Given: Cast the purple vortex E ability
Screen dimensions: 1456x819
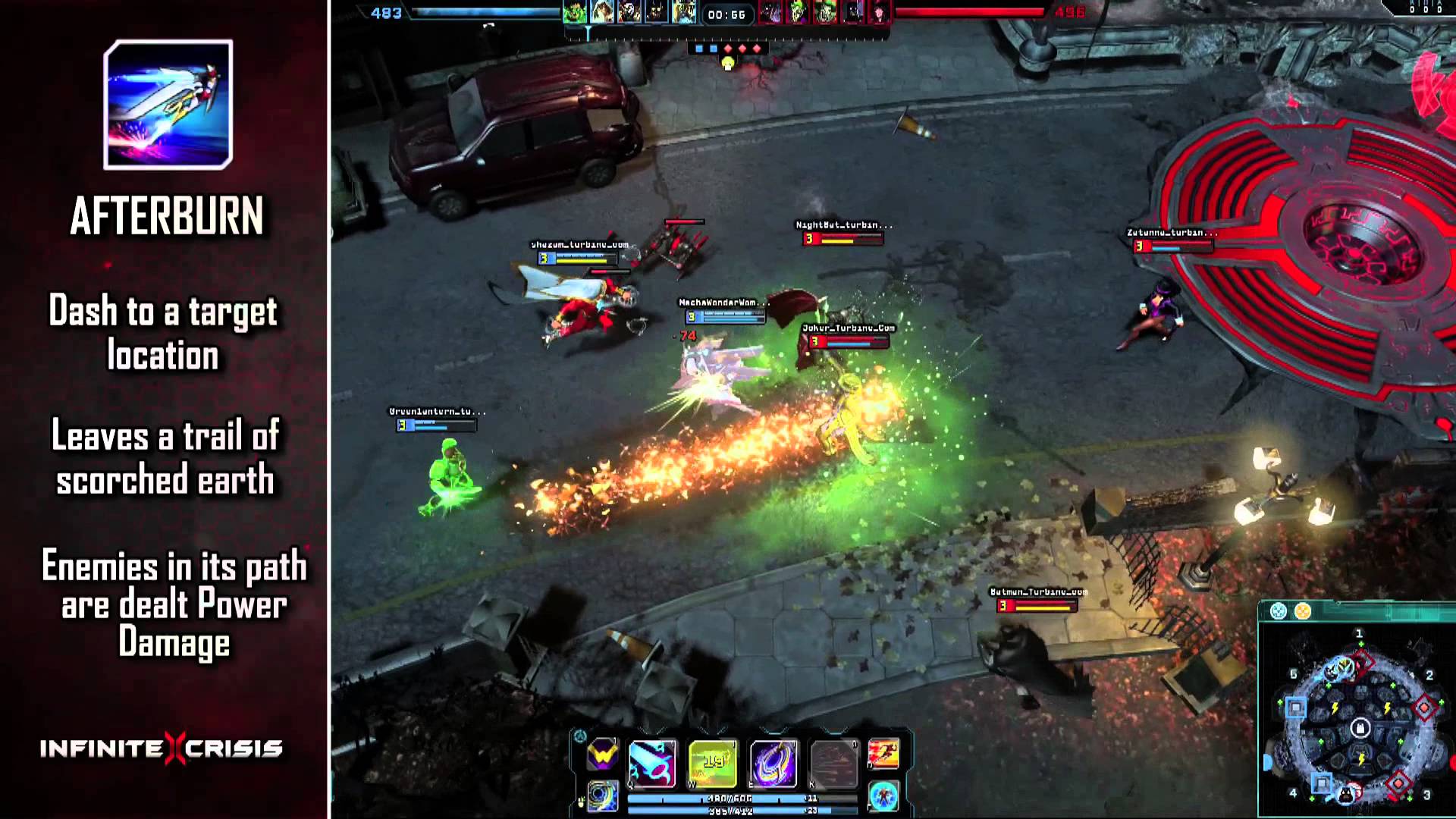Looking at the screenshot, I should pyautogui.click(x=773, y=762).
